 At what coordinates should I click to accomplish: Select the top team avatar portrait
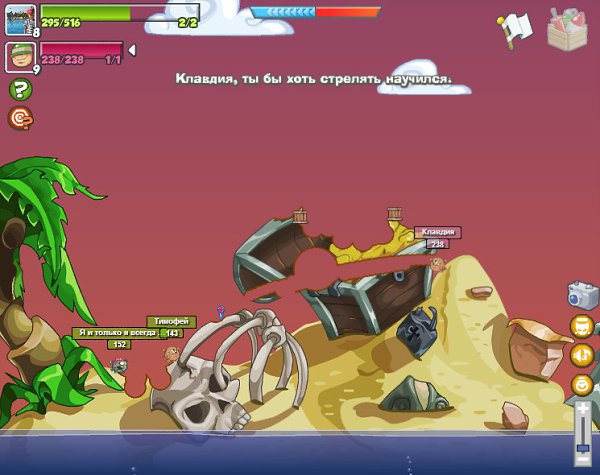click(x=20, y=19)
